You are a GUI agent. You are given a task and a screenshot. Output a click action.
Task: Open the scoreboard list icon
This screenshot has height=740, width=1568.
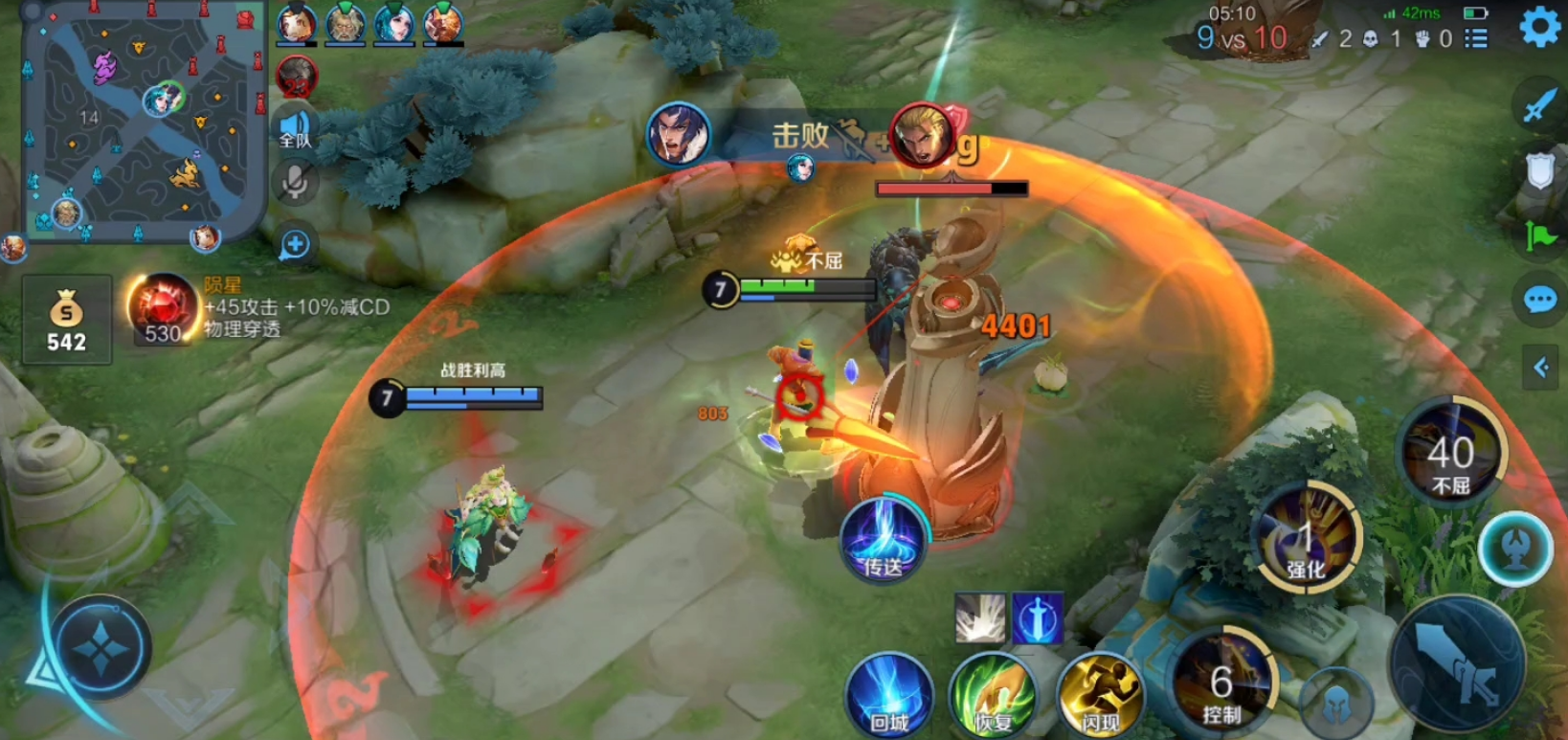(x=1476, y=38)
